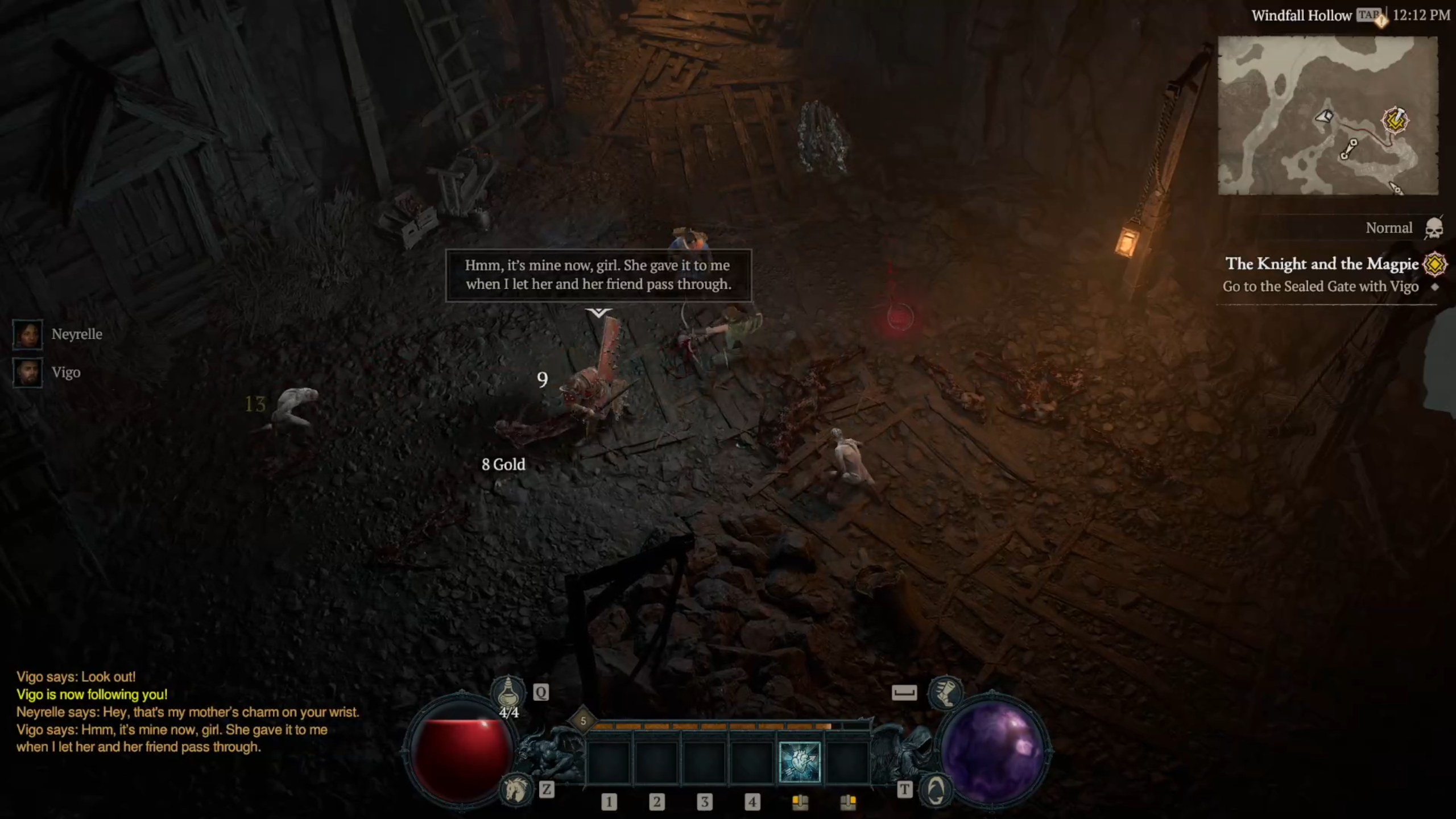The width and height of the screenshot is (1456, 819).
Task: Select the quest marker on the minimap
Action: pyautogui.click(x=1395, y=120)
